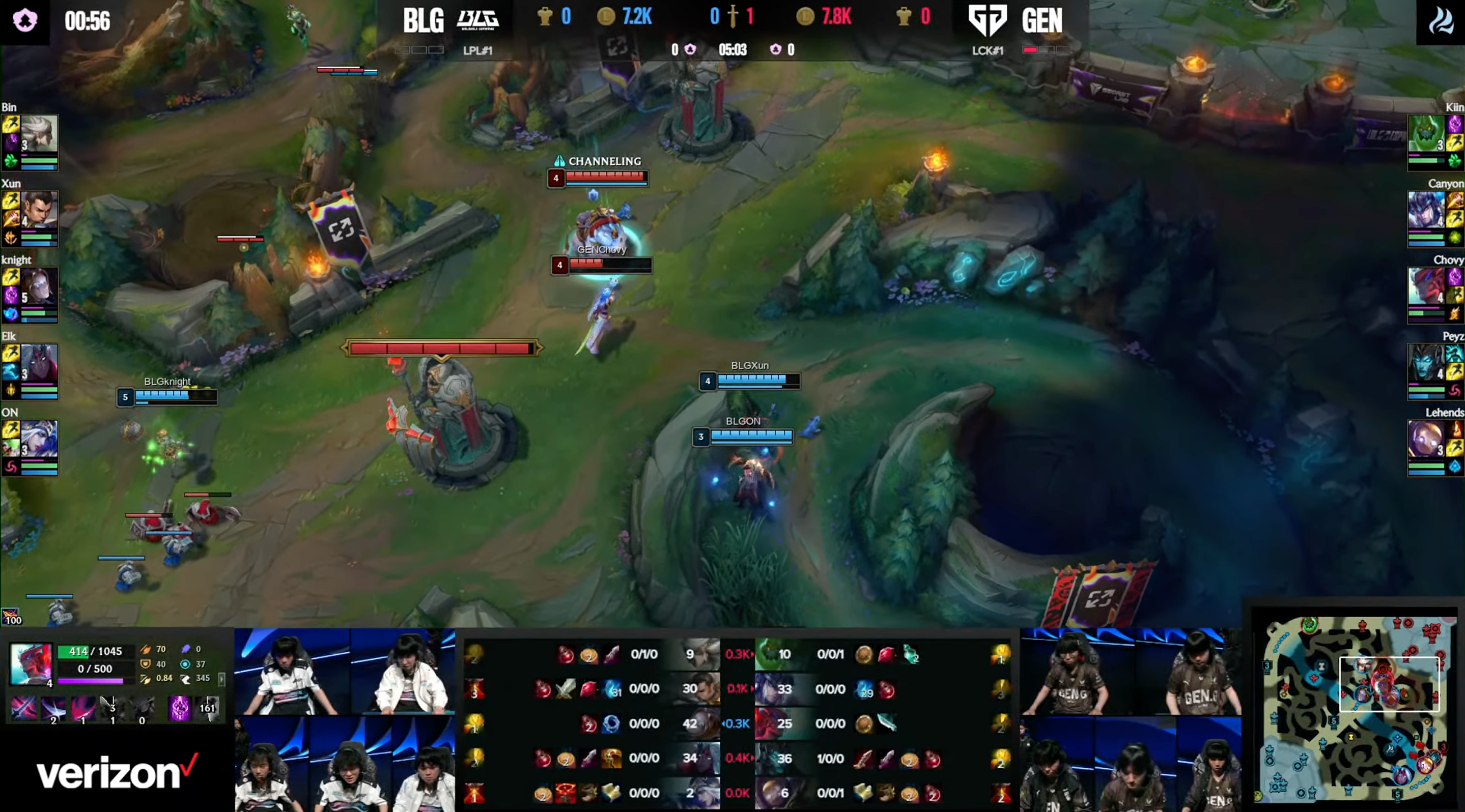Click the attack damage stat icon
Image resolution: width=1465 pixels, height=812 pixels.
point(147,649)
